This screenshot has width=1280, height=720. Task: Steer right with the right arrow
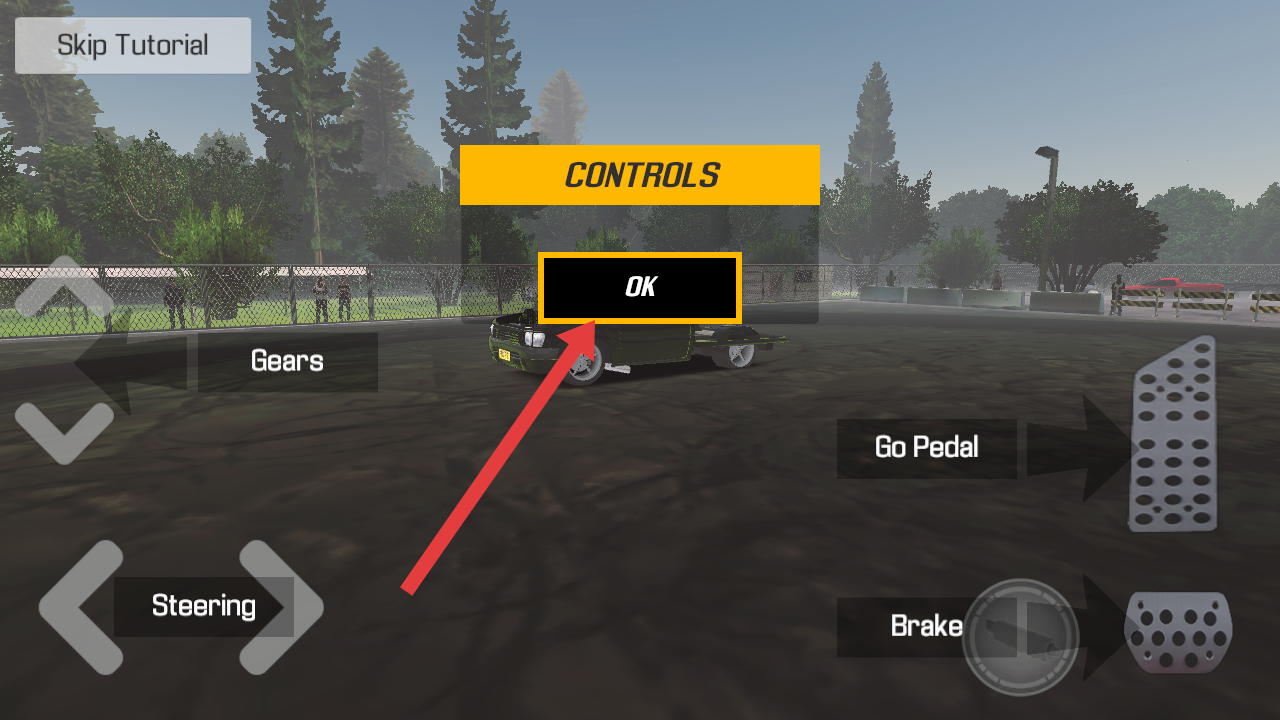pos(282,606)
